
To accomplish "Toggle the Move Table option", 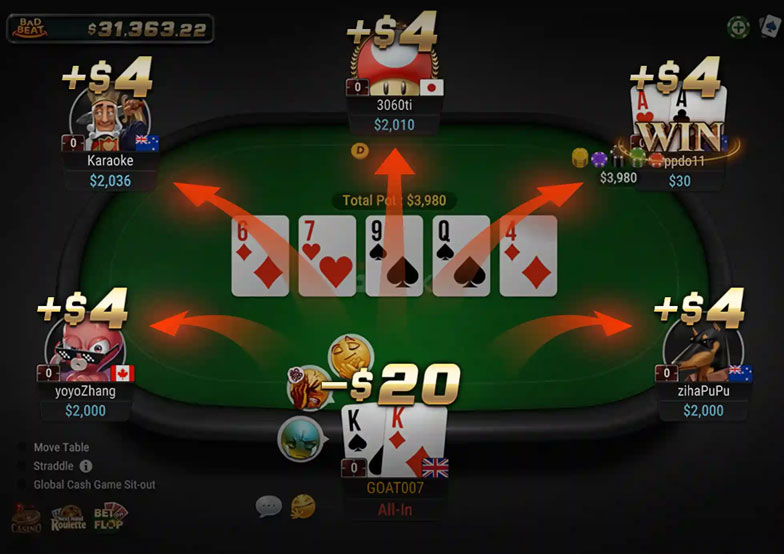I will [22, 448].
